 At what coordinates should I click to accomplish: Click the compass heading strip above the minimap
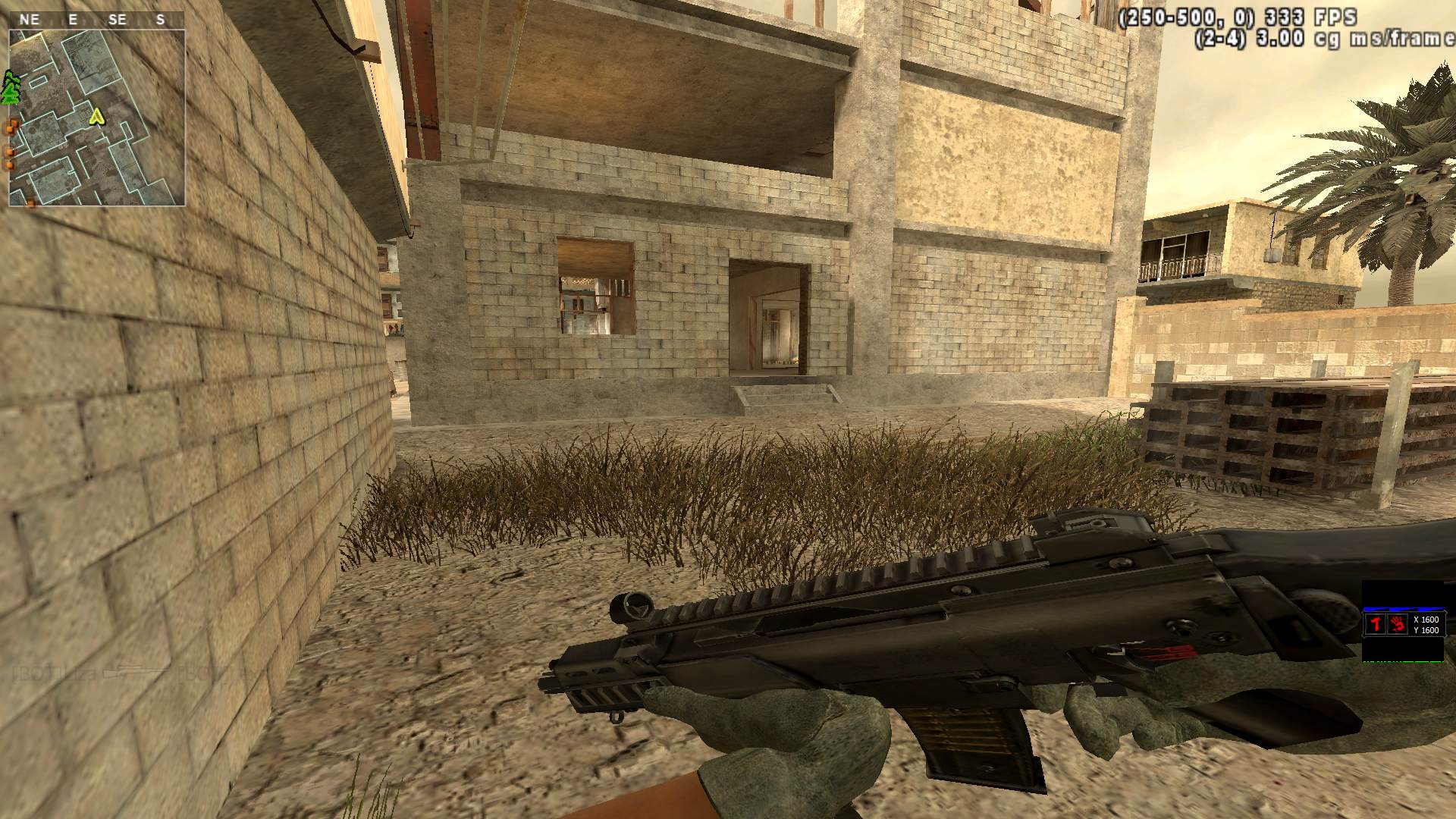point(96,20)
